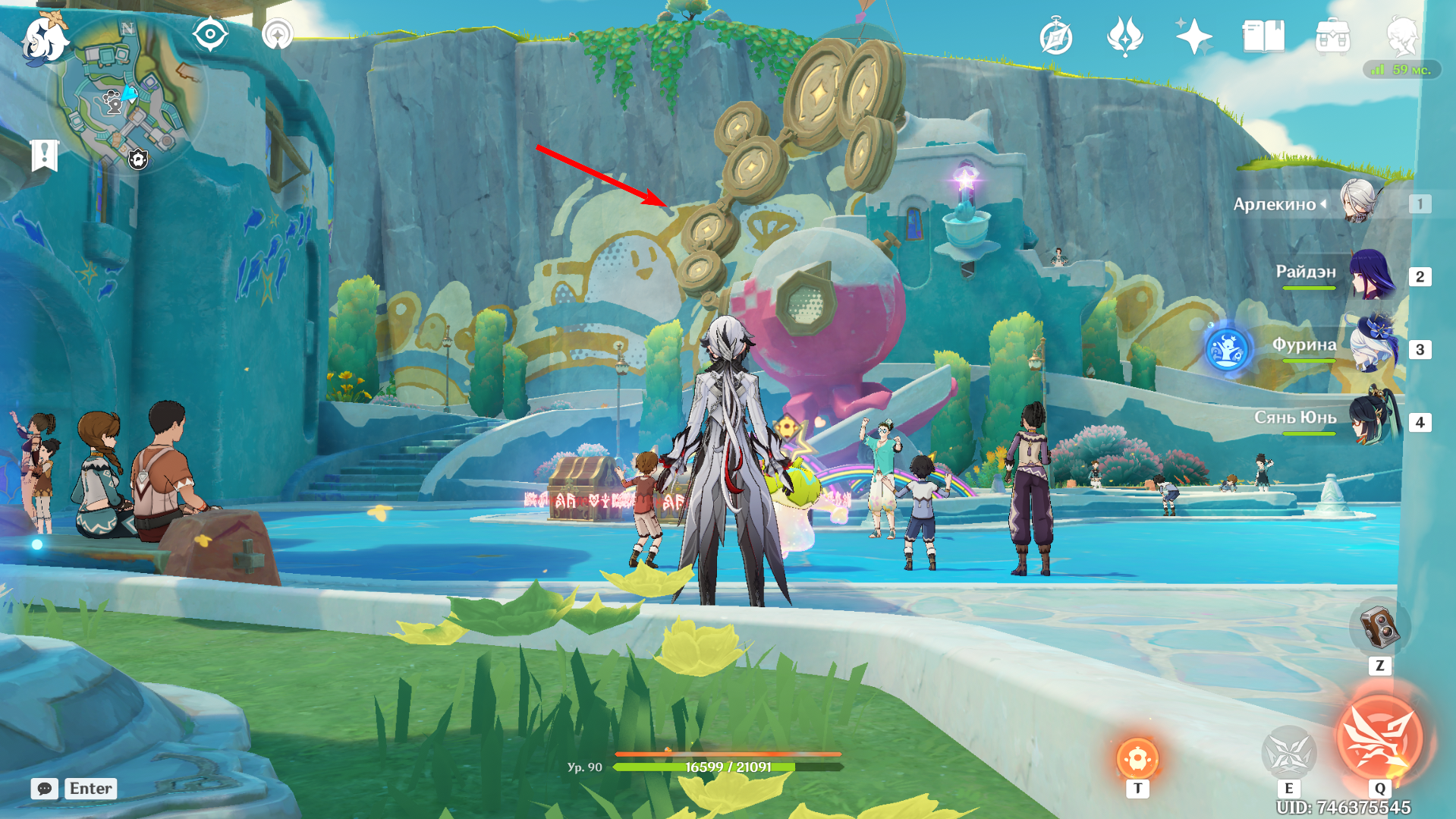This screenshot has width=1456, height=819.
Task: Open the compass events icon
Action: 1055,37
